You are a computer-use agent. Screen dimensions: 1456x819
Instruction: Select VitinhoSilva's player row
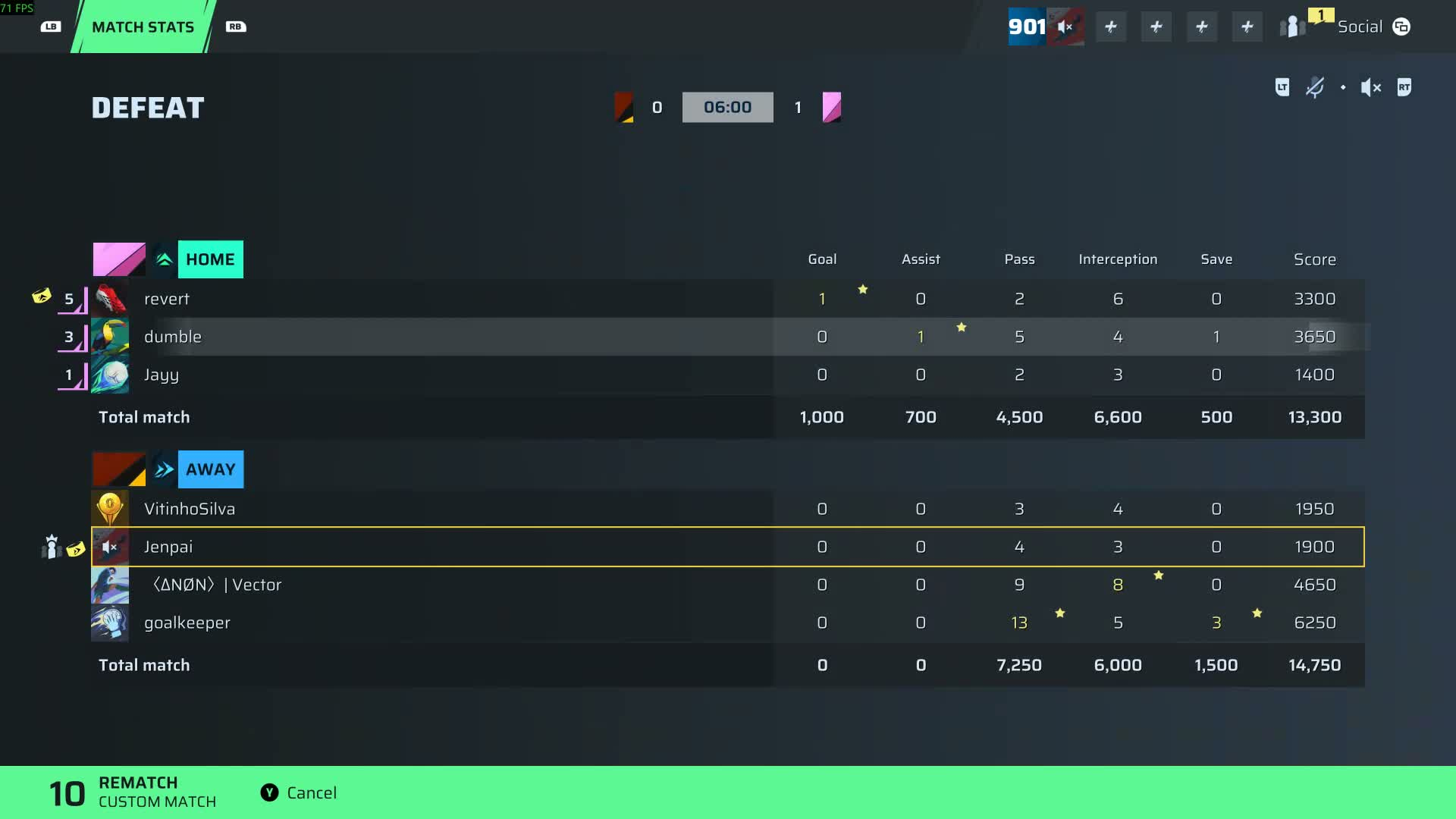pos(432,509)
